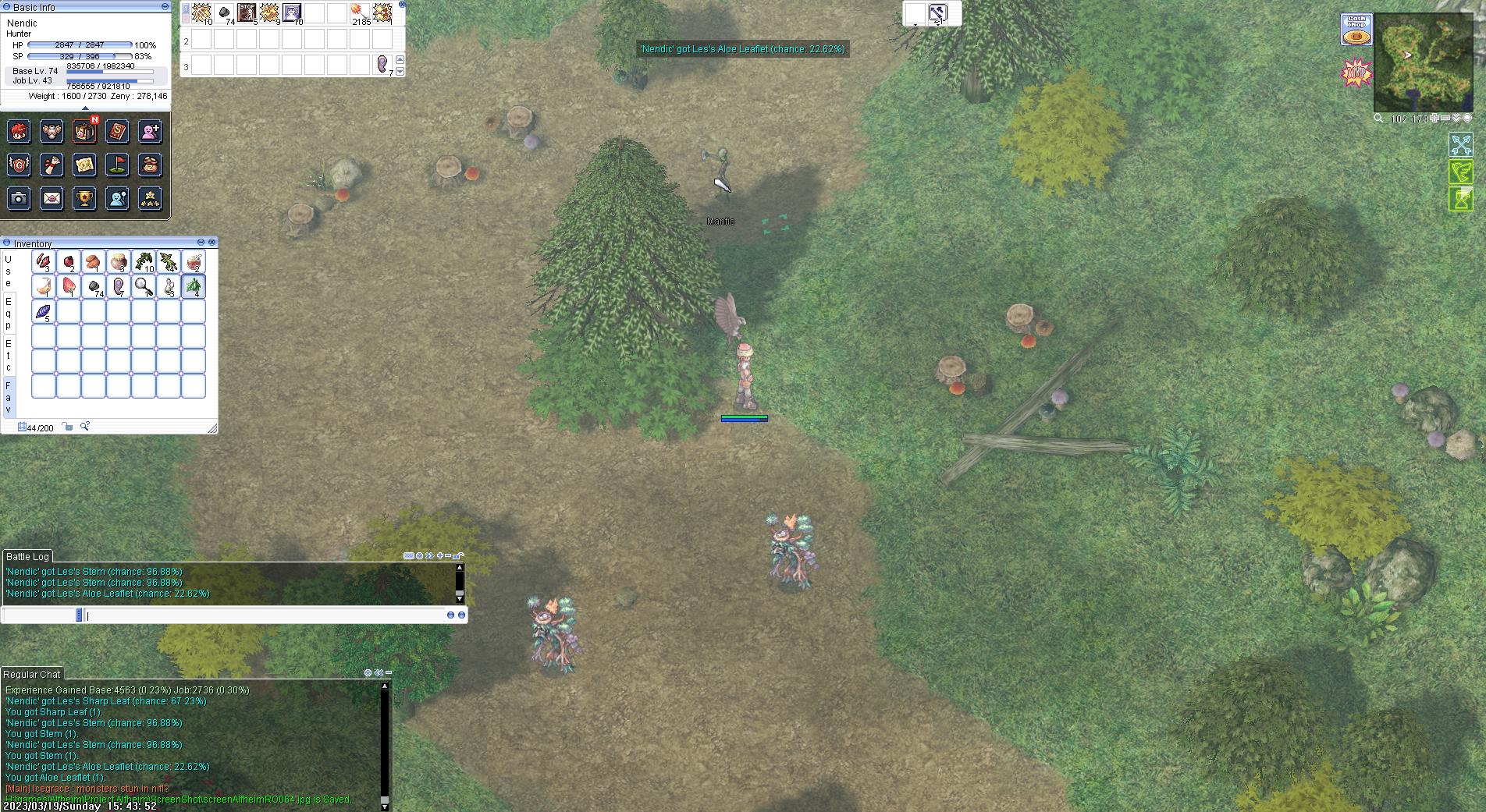Toggle the Battle Log chat lock icon
This screenshot has width=1486, height=812.
[x=457, y=555]
